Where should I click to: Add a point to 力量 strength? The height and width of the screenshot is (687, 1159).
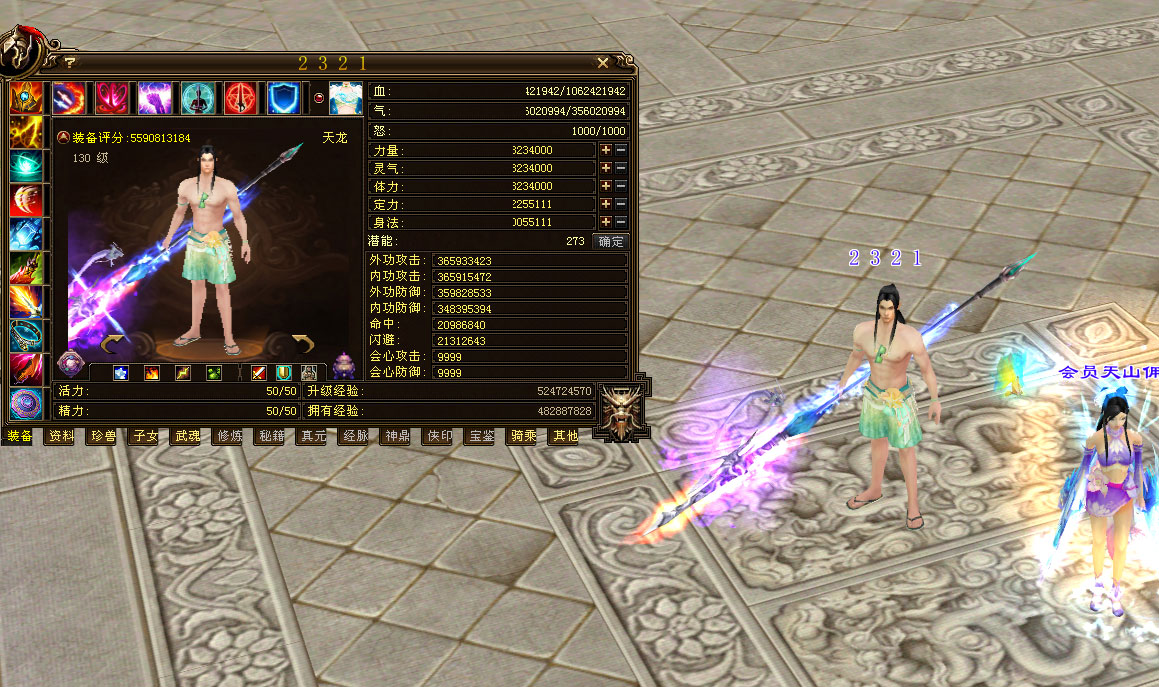tap(605, 150)
